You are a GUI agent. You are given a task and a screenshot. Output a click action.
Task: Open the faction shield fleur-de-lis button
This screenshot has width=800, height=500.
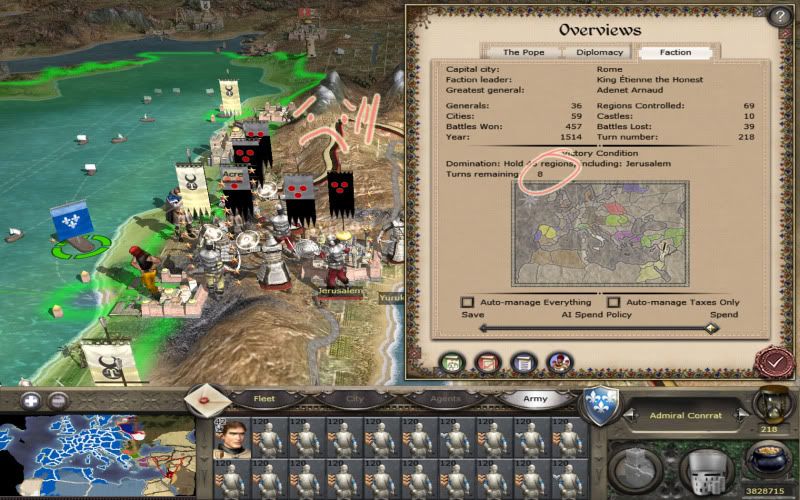pyautogui.click(x=602, y=406)
